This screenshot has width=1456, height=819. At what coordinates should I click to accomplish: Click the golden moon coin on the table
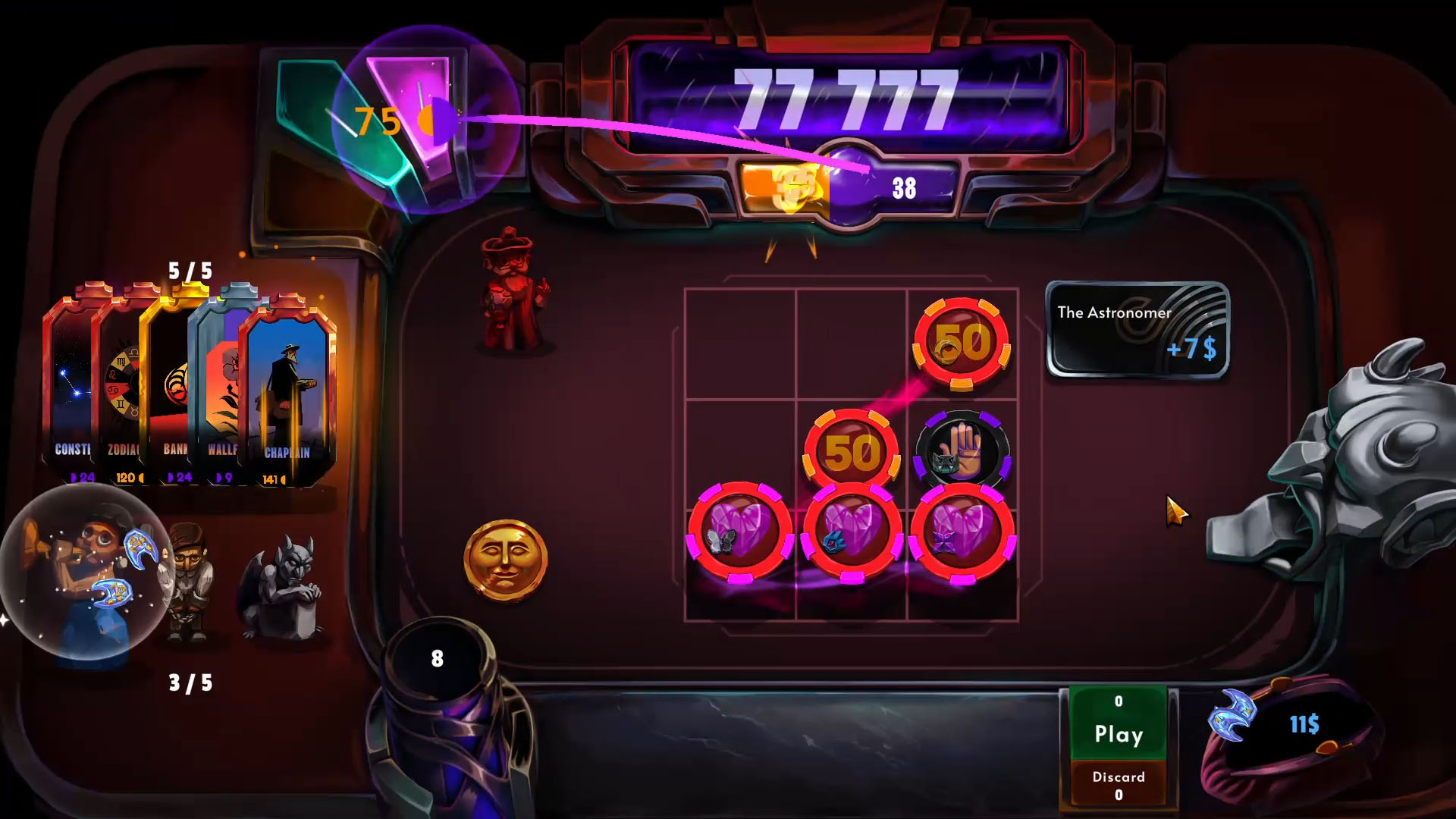(x=506, y=560)
